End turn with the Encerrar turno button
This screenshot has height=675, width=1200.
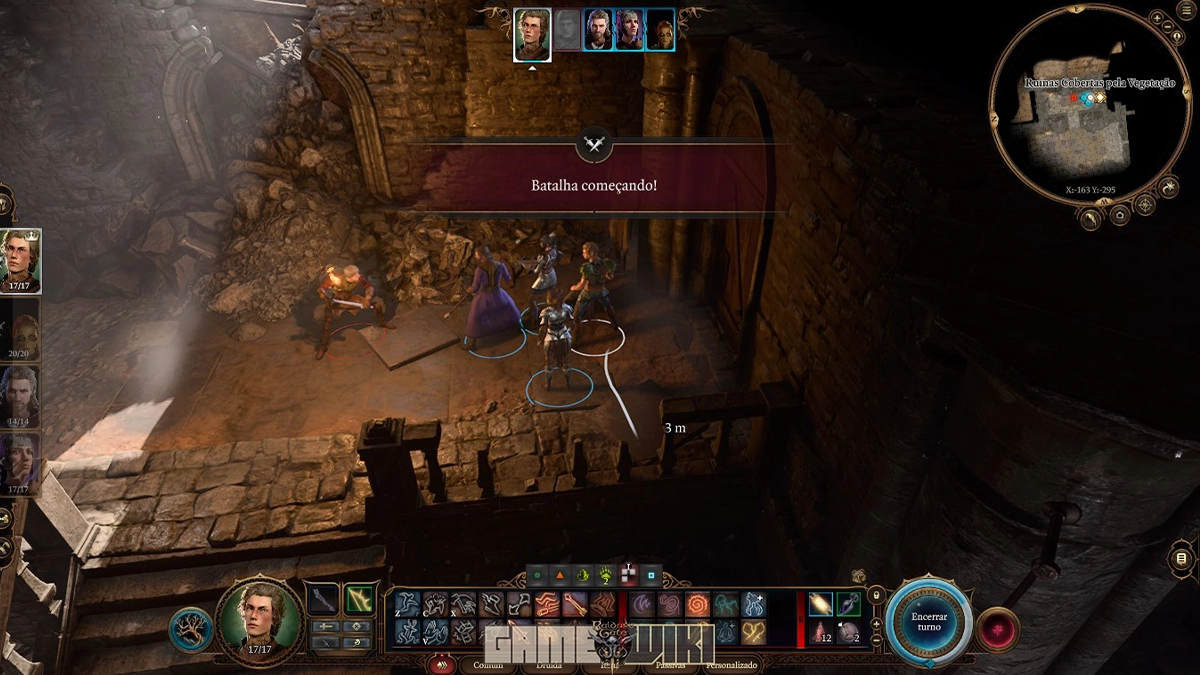[x=930, y=619]
